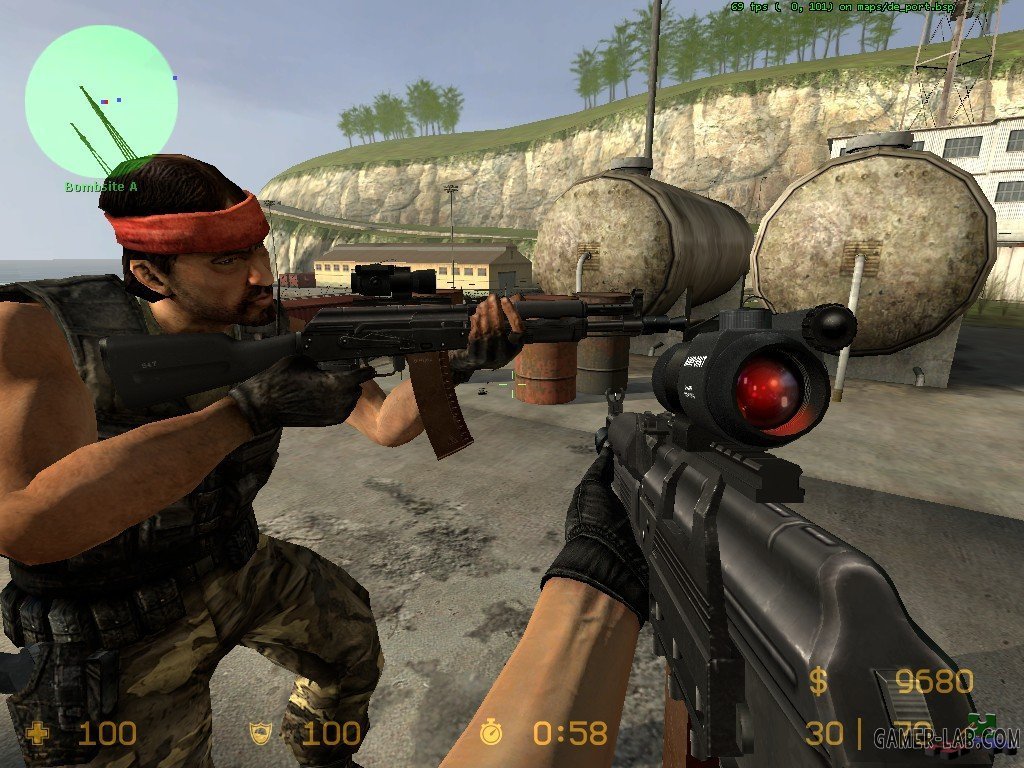
Task: Click the circular green radar minimap
Action: [x=101, y=101]
